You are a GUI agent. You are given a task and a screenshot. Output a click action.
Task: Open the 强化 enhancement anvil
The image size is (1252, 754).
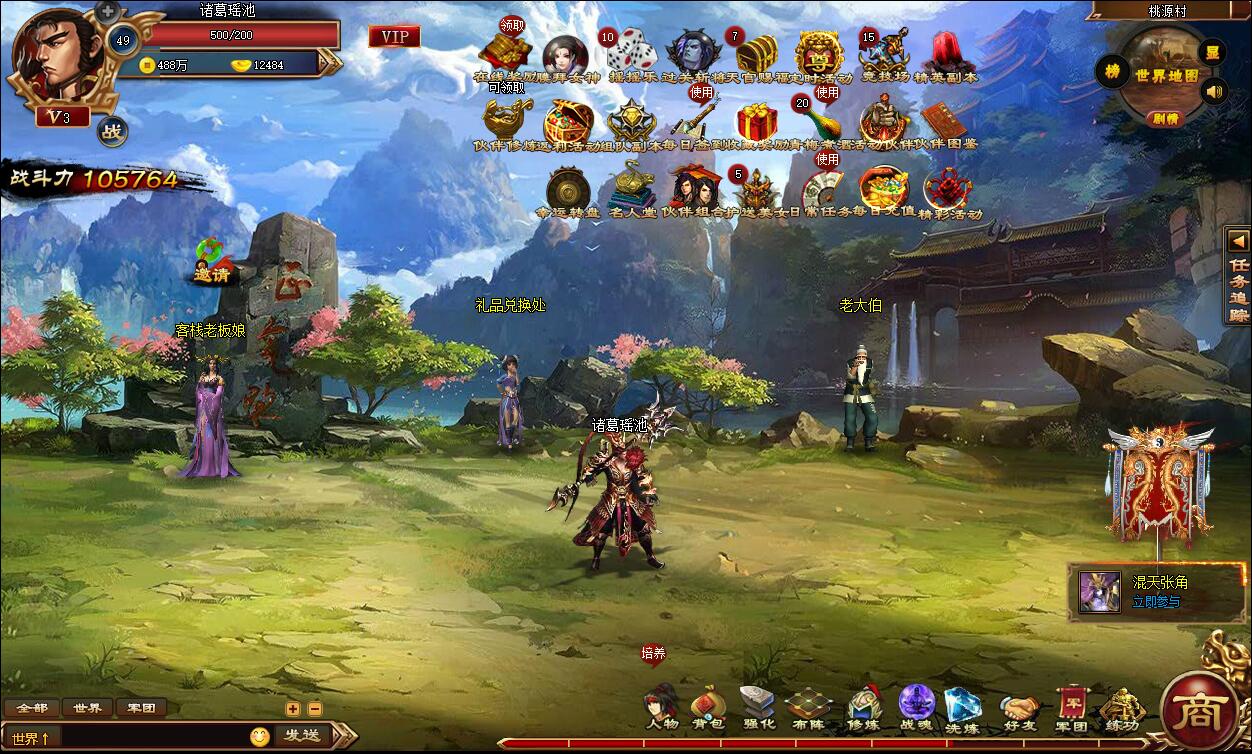[757, 706]
